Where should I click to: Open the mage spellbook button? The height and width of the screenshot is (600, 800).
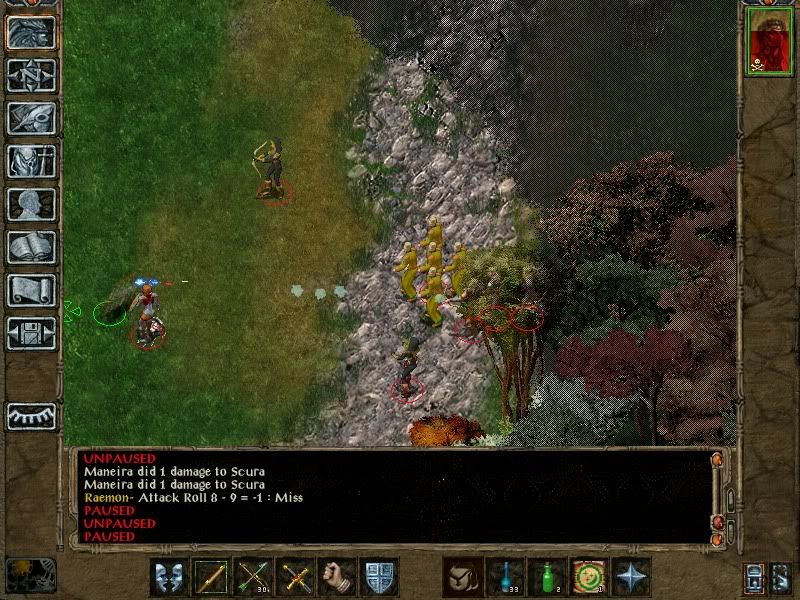31,247
